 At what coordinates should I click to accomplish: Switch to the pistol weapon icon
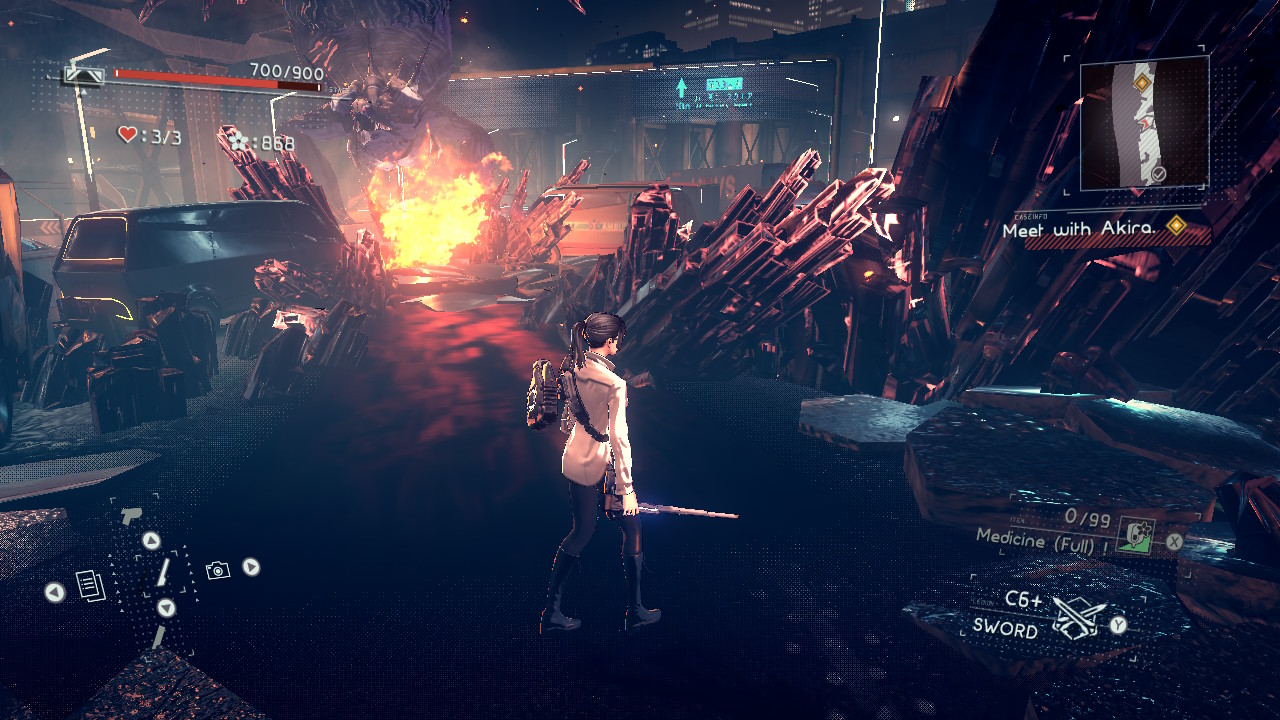coord(130,516)
